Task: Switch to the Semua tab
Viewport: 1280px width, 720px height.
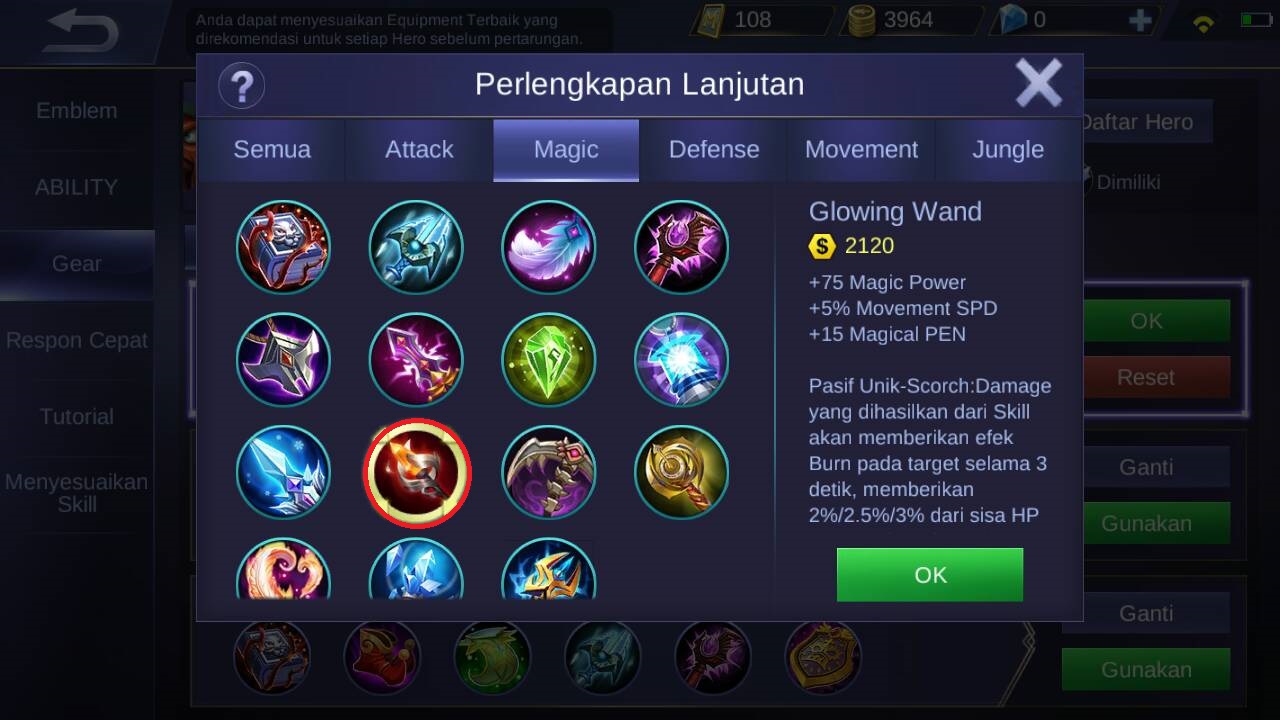Action: coord(272,150)
